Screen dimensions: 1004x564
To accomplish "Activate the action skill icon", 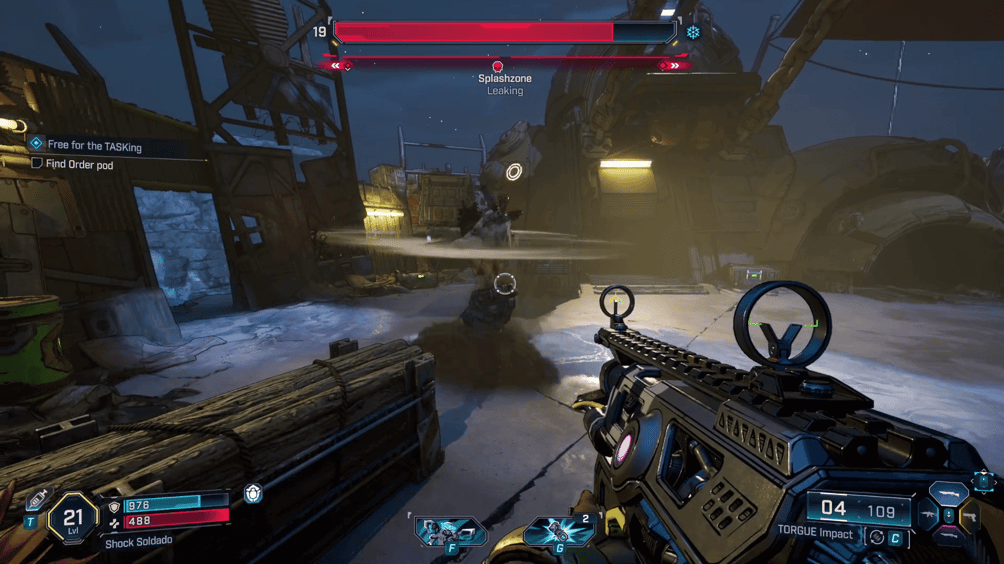I will tap(450, 531).
